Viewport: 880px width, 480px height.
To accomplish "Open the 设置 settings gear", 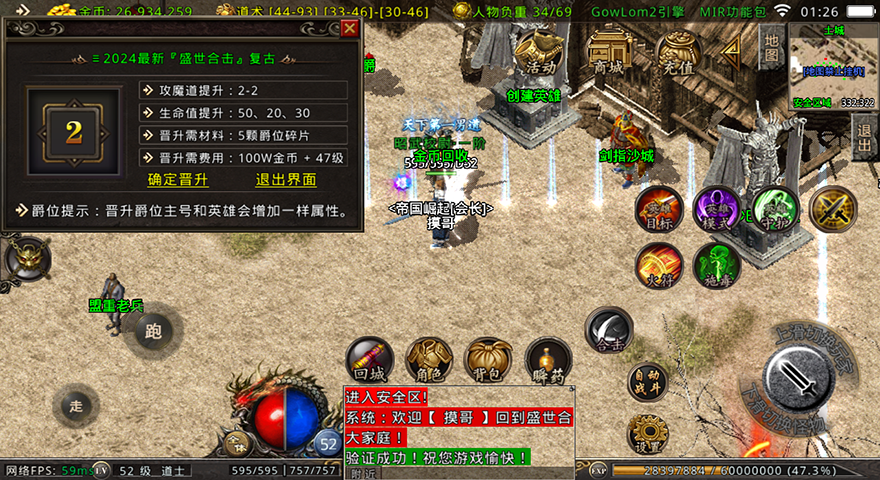I will click(x=647, y=433).
